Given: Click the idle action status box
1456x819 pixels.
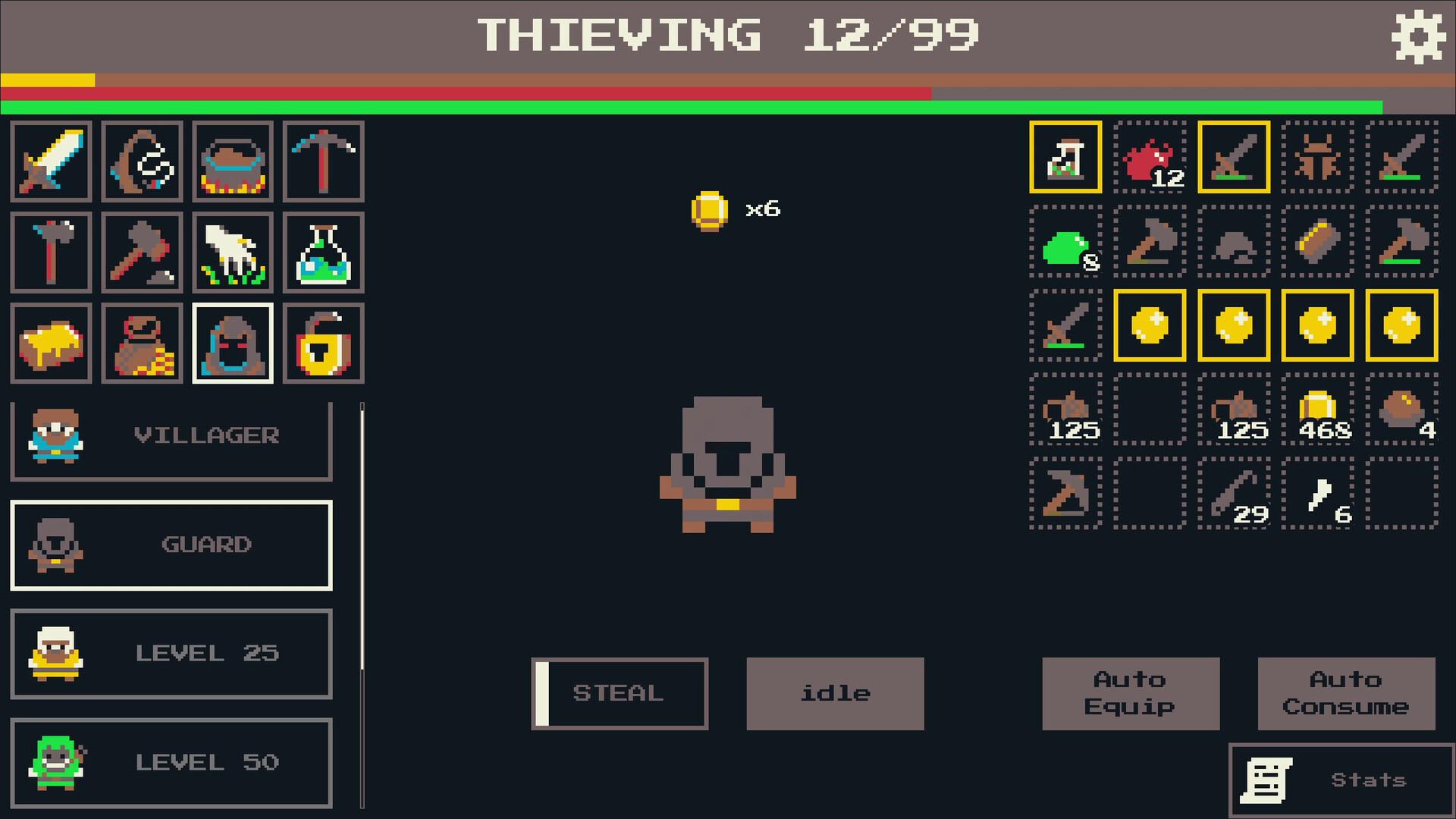Looking at the screenshot, I should point(835,692).
